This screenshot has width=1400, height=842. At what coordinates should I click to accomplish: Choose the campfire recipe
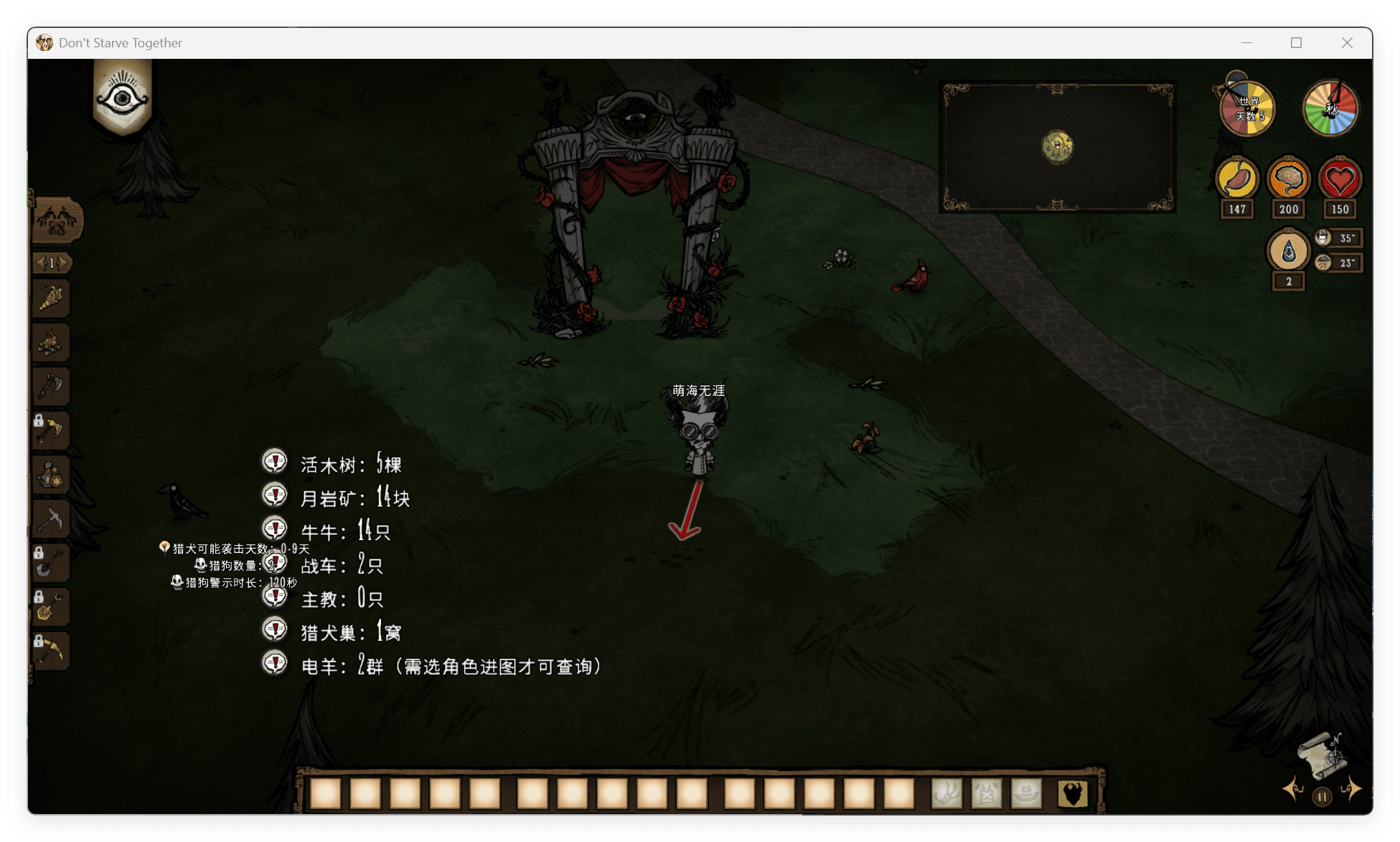(51, 344)
